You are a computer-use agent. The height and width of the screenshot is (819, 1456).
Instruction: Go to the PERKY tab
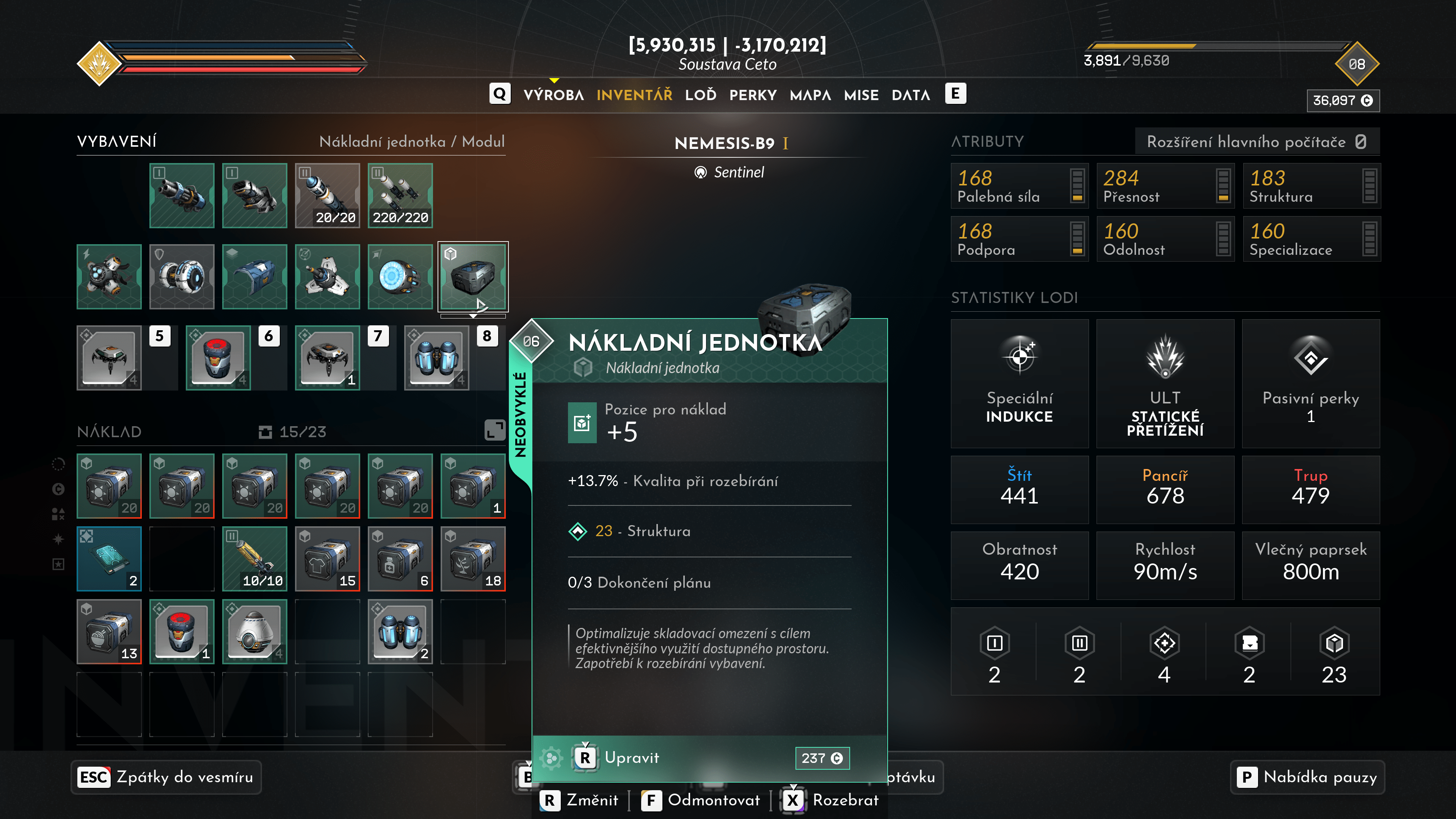click(x=752, y=95)
